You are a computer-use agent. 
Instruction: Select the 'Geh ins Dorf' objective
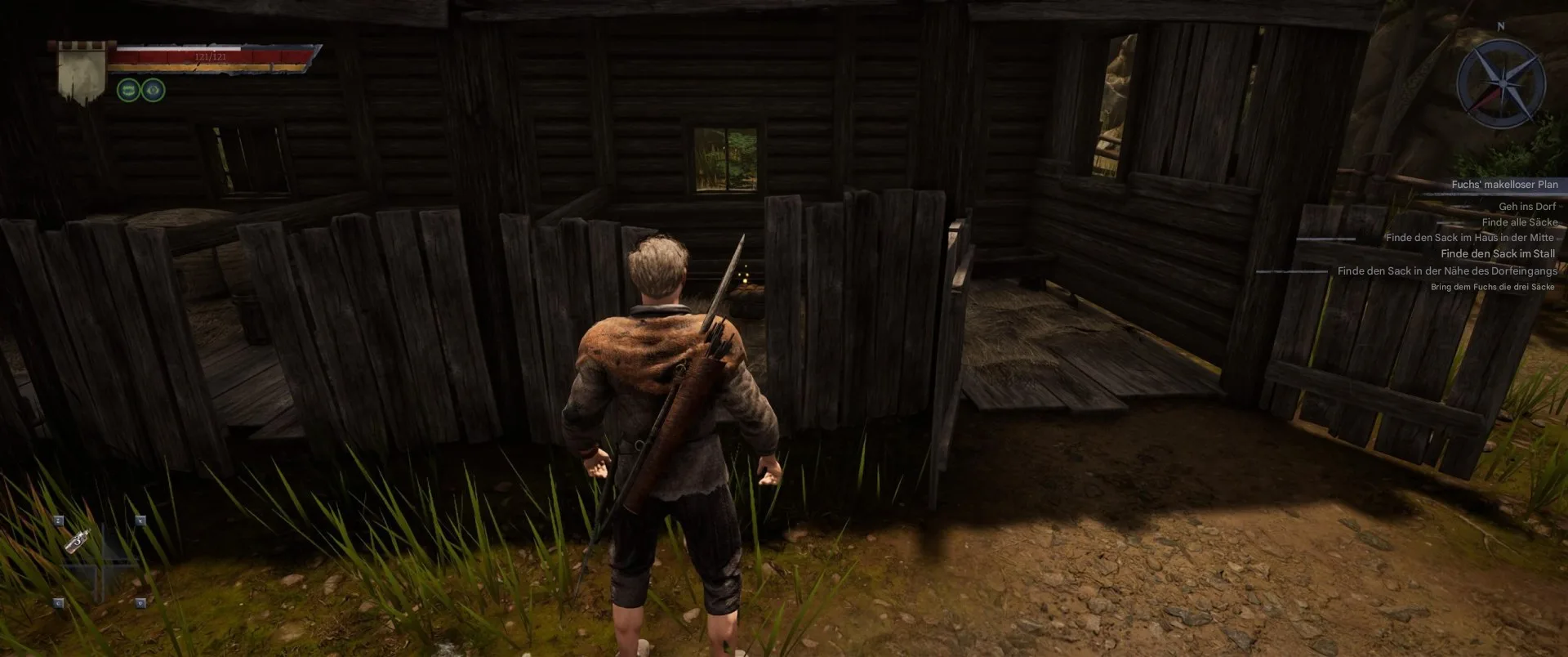click(1527, 207)
